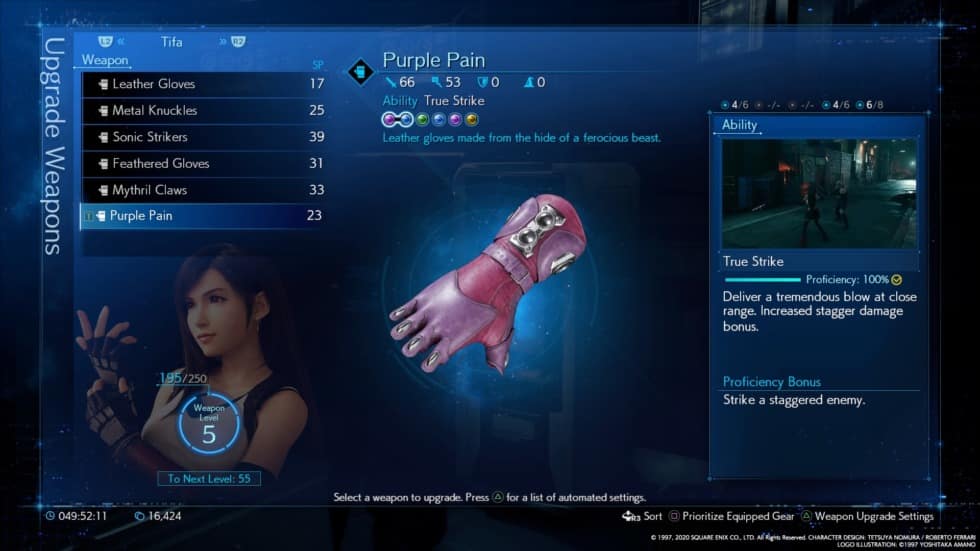Click the Weapon Level 5 gauge
Image resolution: width=980 pixels, height=551 pixels.
[208, 428]
